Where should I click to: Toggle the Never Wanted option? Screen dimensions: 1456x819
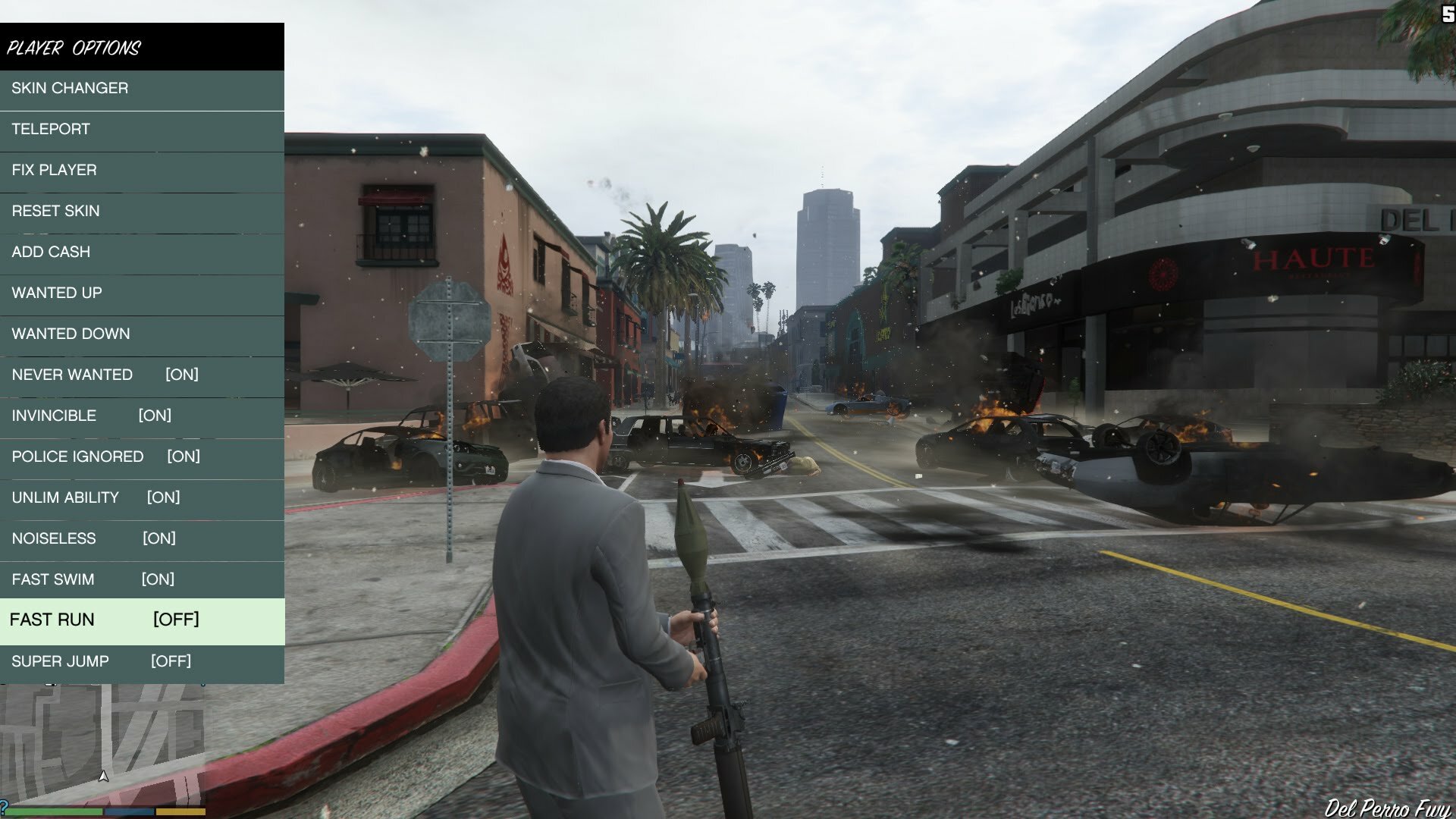(x=142, y=375)
